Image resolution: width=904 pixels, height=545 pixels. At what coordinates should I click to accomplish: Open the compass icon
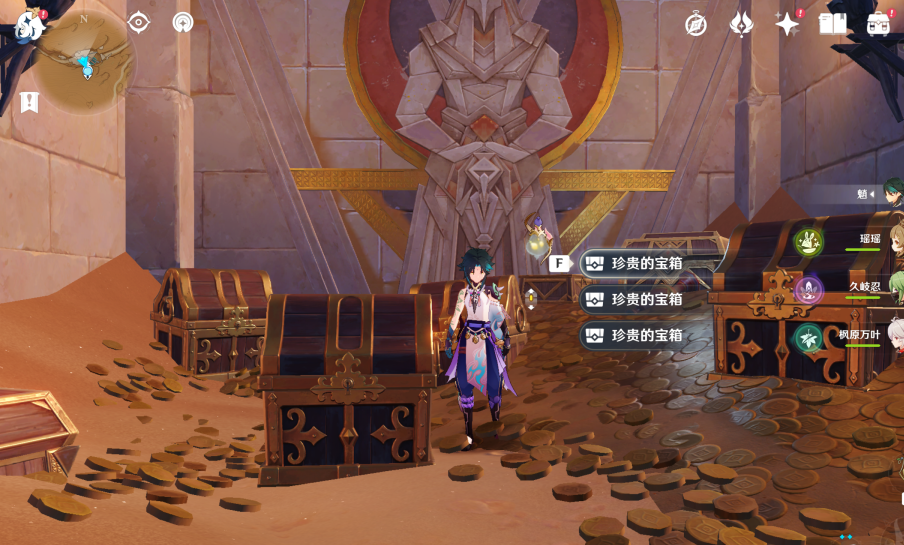click(x=696, y=24)
